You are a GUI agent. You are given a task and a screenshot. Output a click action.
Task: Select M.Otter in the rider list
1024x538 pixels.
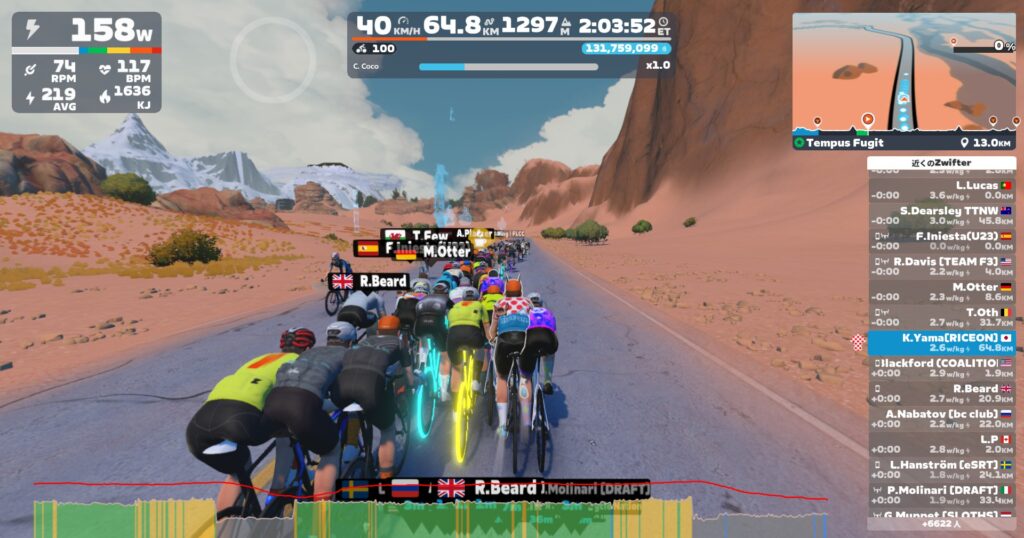[x=941, y=292]
